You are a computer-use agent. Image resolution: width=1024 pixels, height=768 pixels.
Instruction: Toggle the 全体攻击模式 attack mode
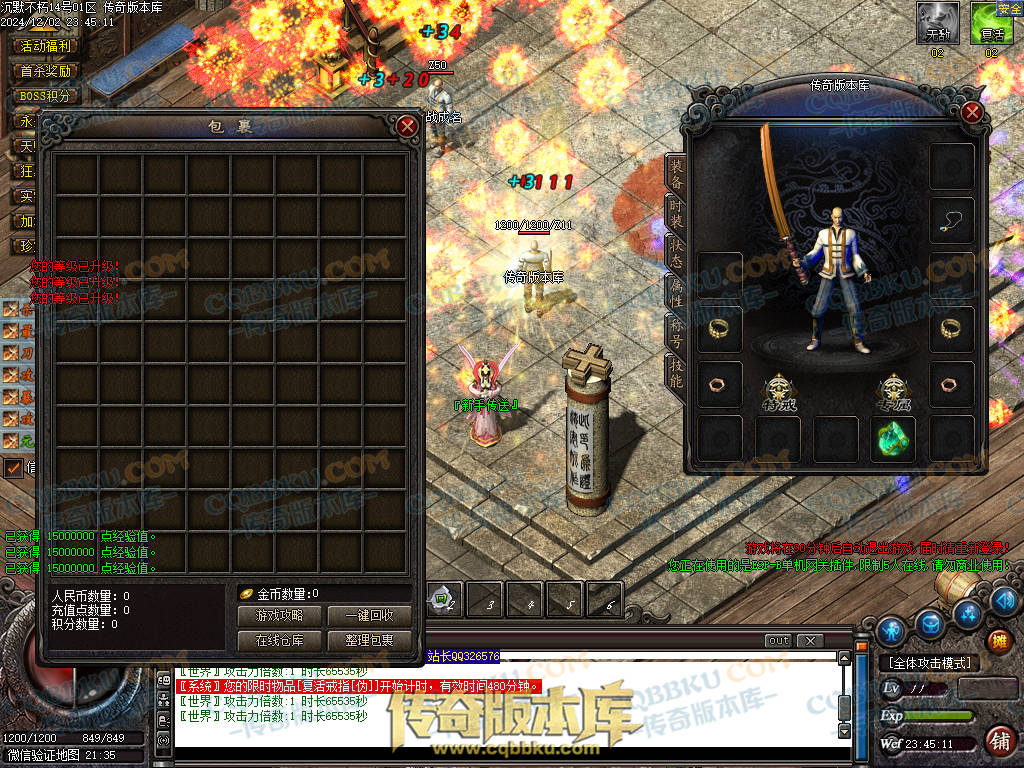(x=929, y=663)
